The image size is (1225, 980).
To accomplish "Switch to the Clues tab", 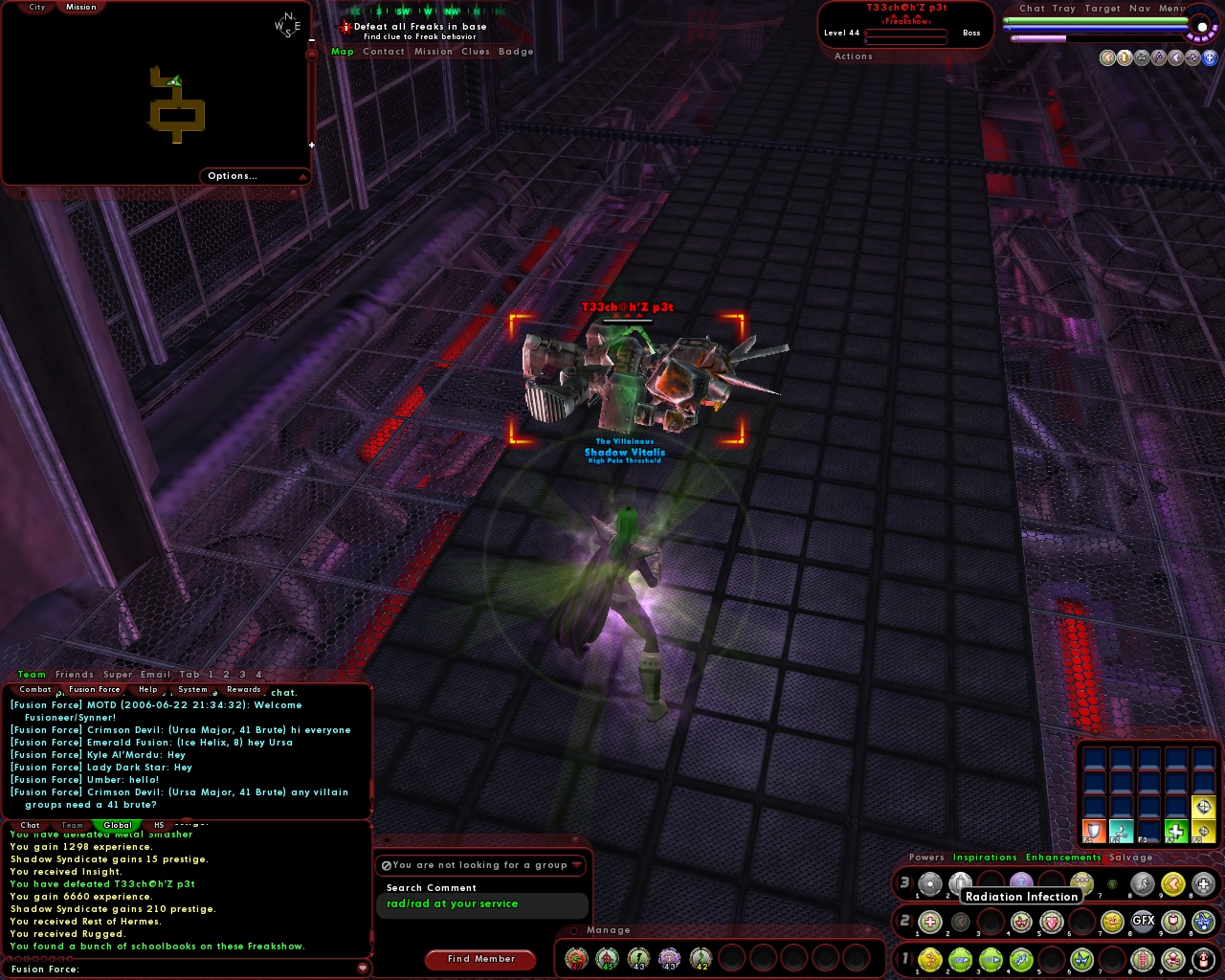I will point(477,52).
